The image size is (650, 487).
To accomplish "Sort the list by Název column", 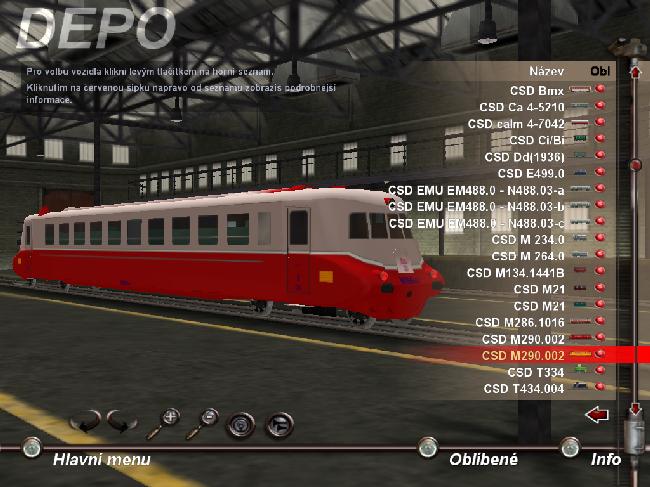I will (x=547, y=71).
